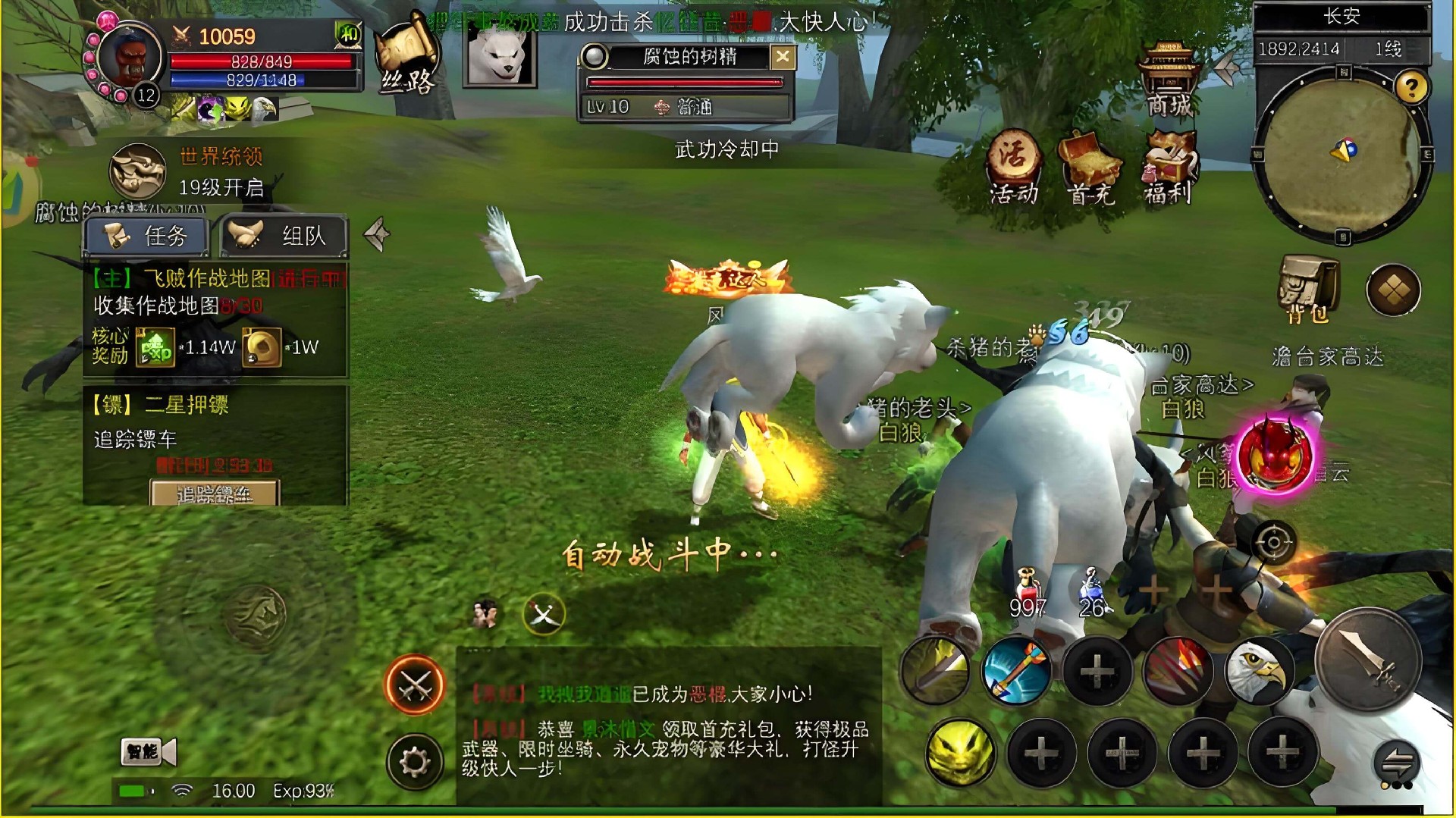Click the yellow question mark help icon

click(x=1410, y=88)
